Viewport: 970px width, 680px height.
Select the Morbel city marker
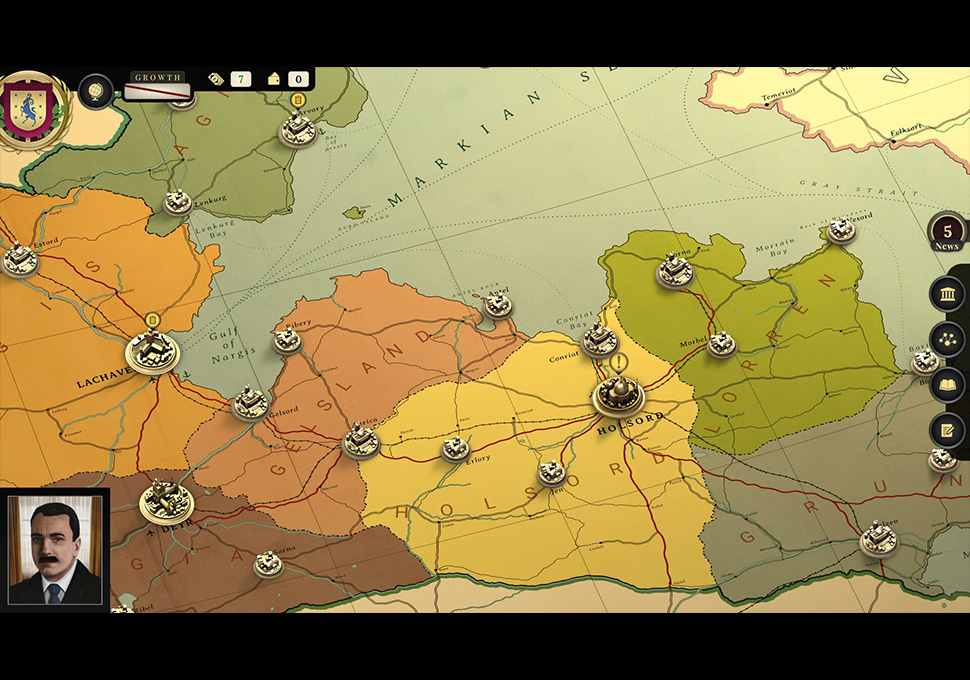click(721, 344)
